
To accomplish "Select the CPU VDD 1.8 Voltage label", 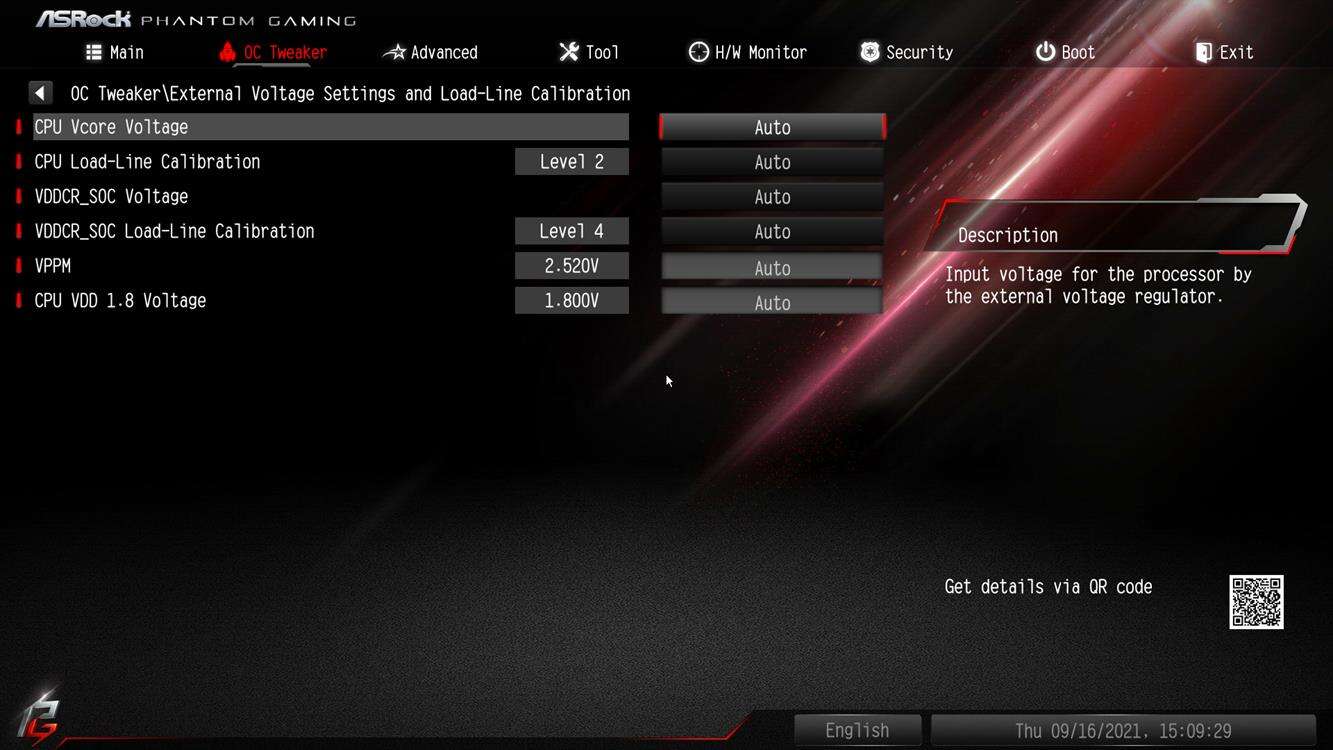I will (x=120, y=301).
